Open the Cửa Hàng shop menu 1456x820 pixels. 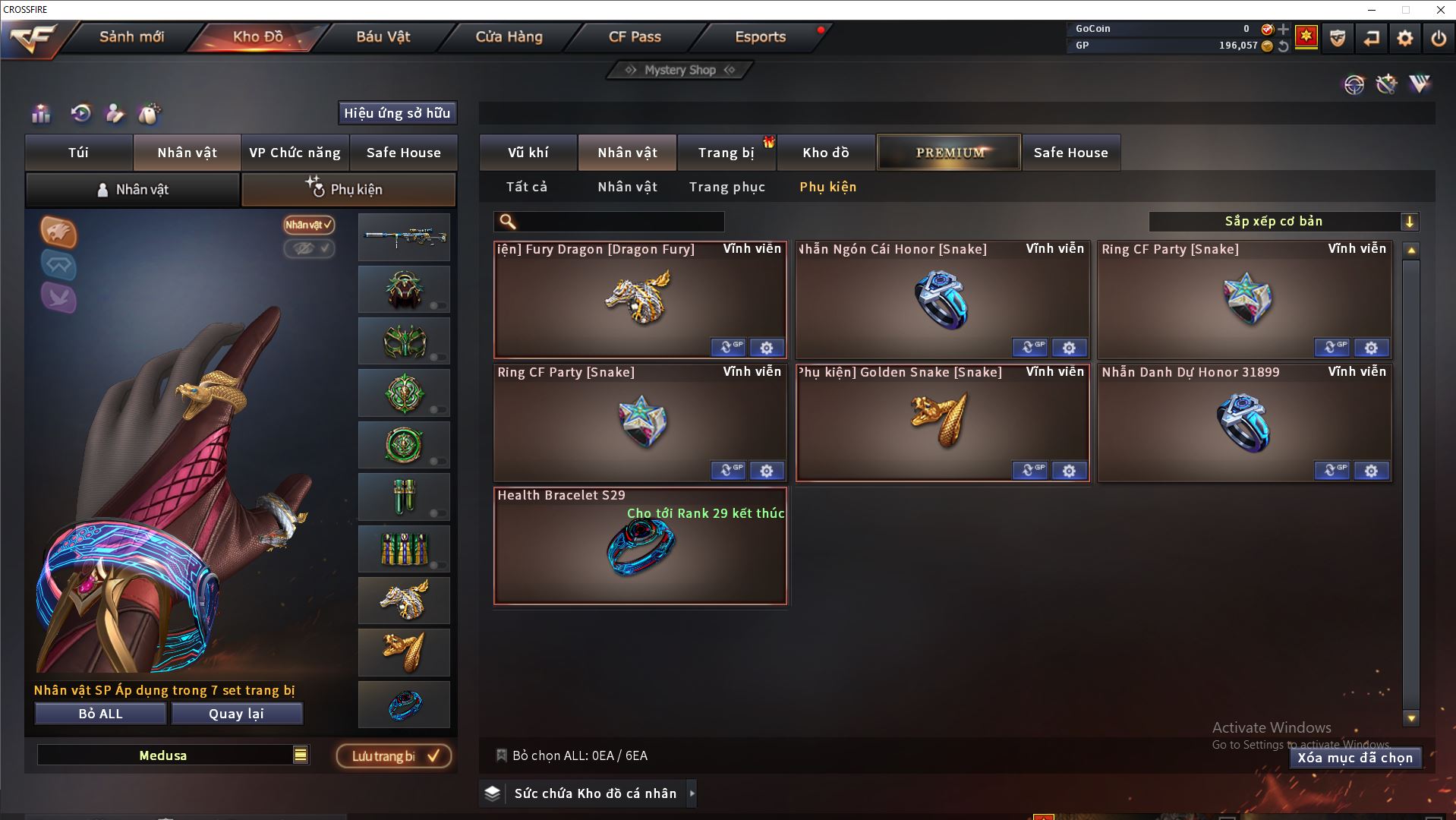click(x=509, y=36)
